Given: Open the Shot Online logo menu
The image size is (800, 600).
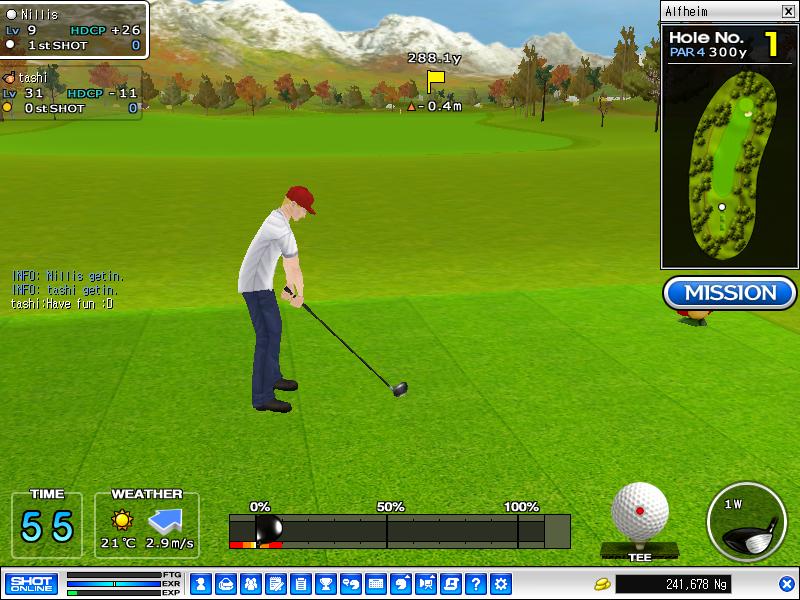Looking at the screenshot, I should click(32, 583).
